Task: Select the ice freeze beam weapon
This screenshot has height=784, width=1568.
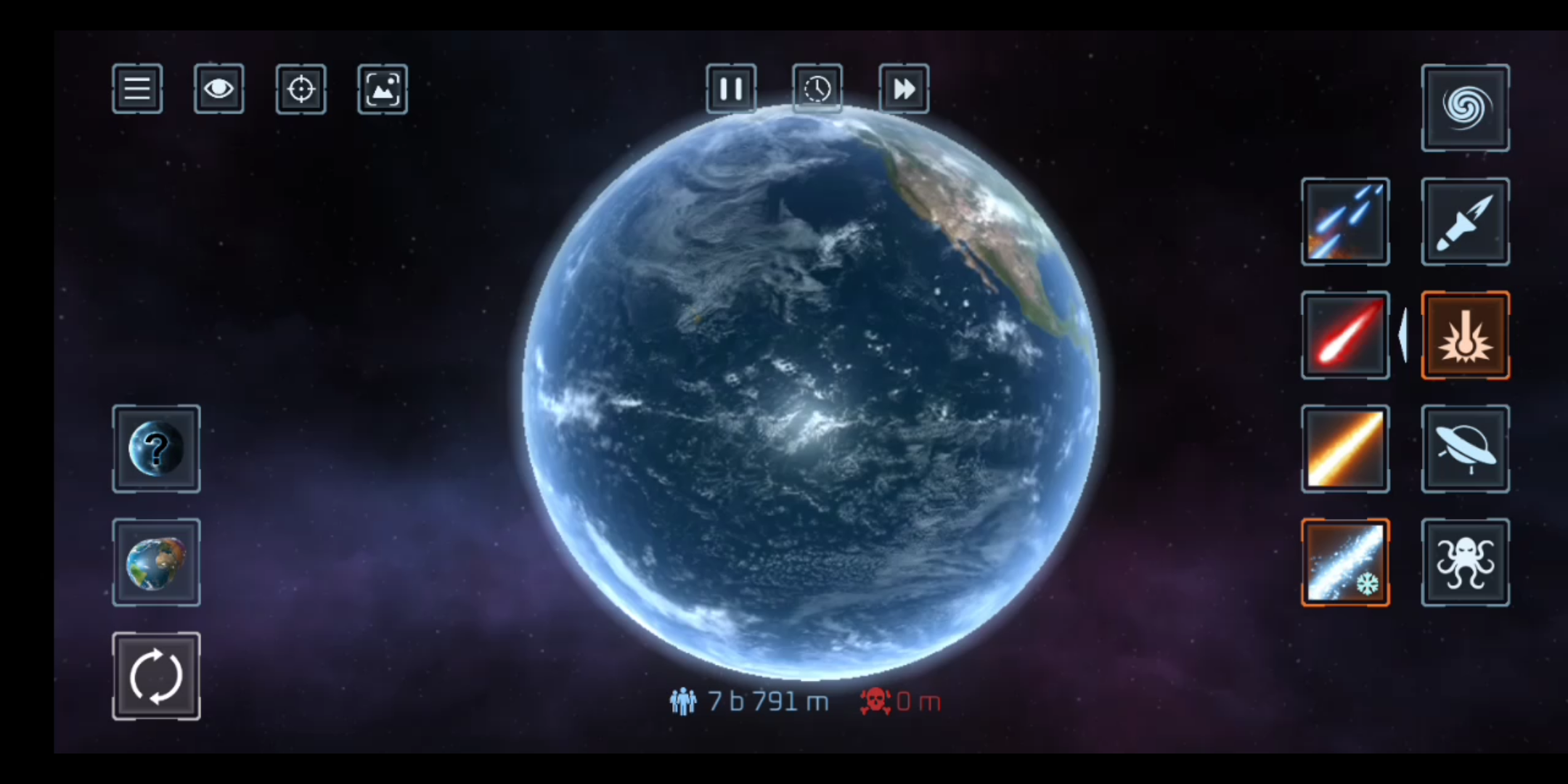Action: [1345, 563]
